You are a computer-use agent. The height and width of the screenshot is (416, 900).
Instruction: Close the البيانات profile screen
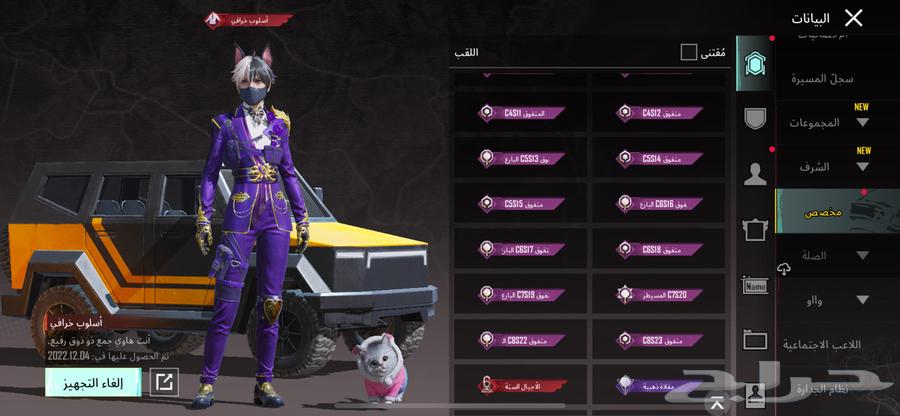pos(853,18)
